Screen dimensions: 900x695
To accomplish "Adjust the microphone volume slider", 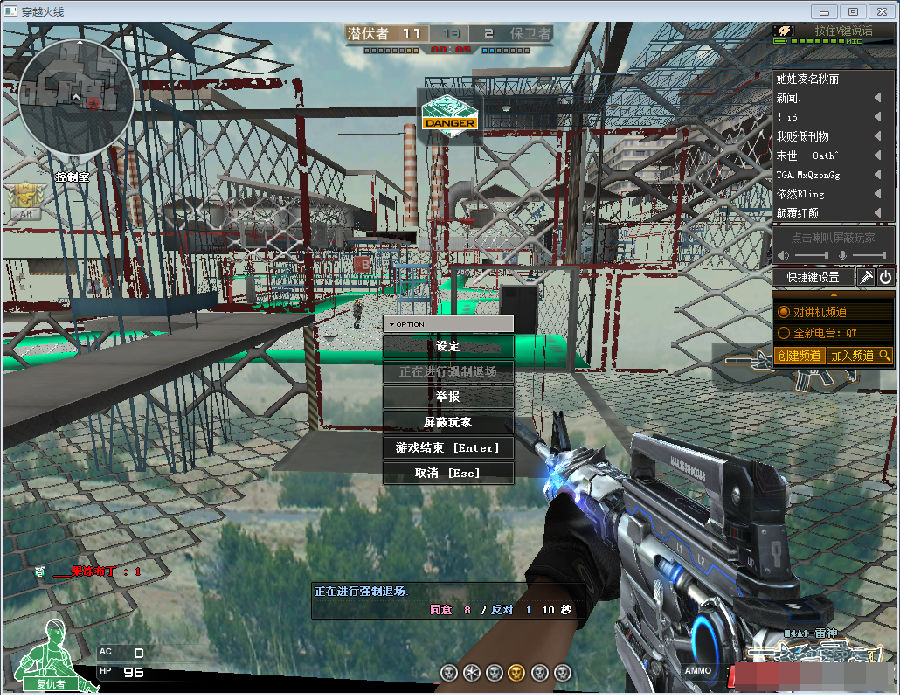I will 869,257.
